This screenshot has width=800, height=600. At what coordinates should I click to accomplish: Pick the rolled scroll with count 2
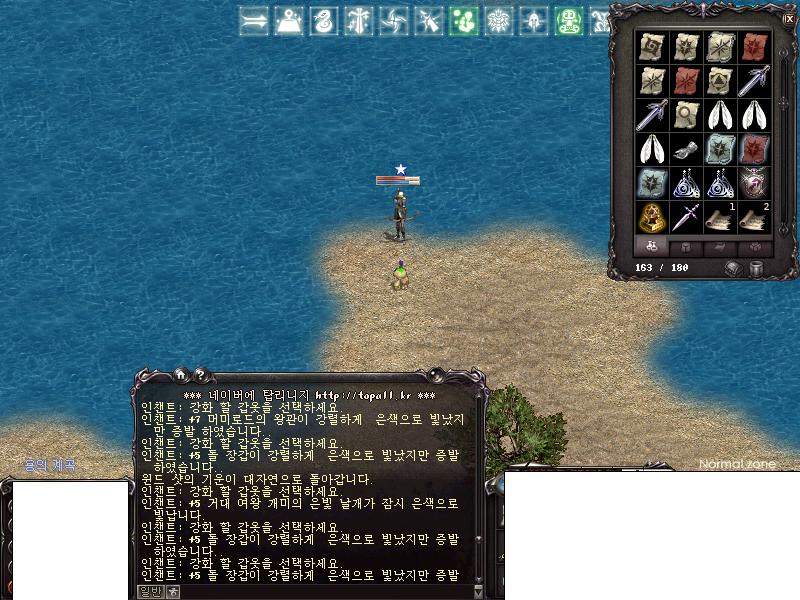click(754, 217)
